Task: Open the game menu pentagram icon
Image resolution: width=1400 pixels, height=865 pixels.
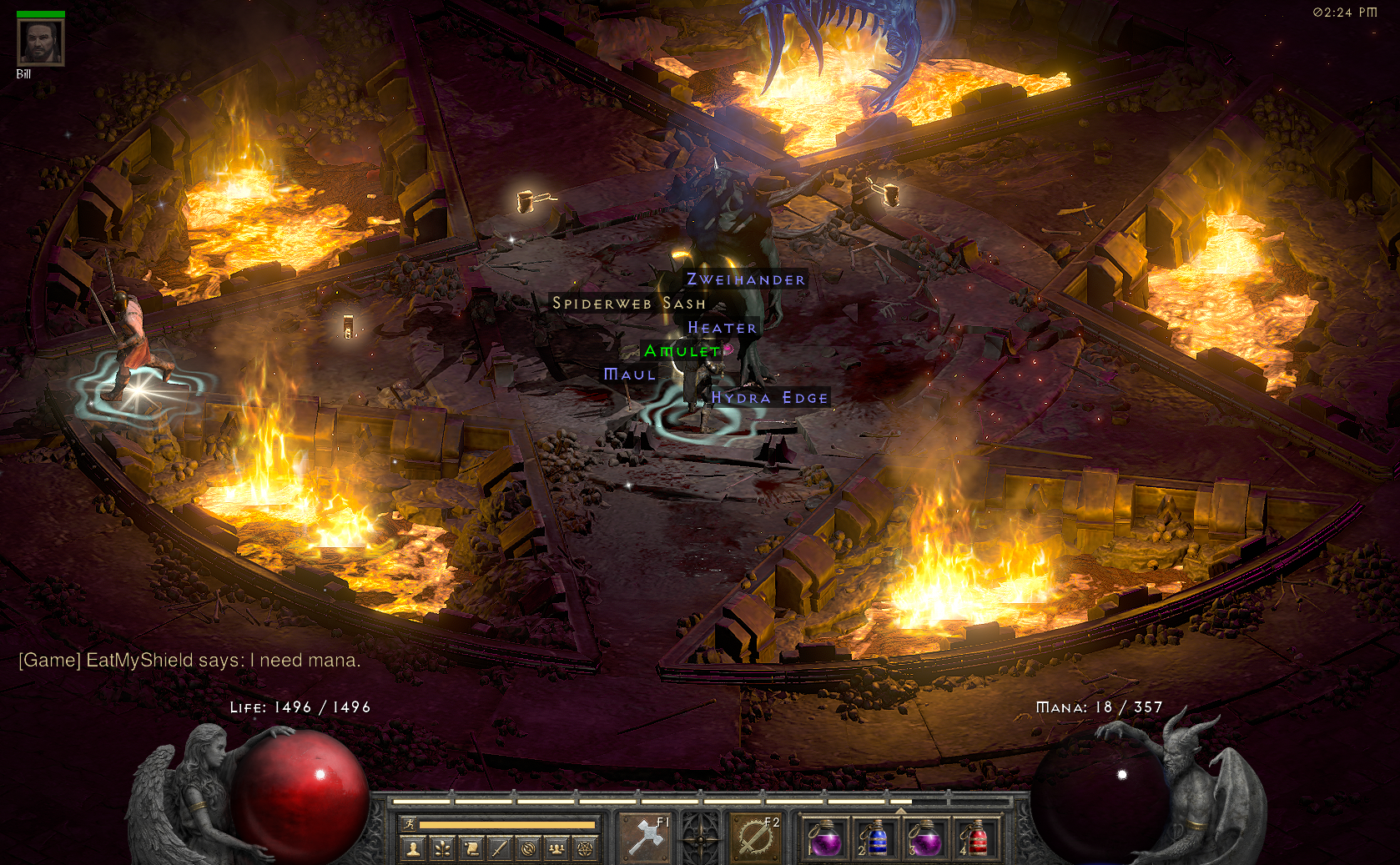Action: coord(586,849)
